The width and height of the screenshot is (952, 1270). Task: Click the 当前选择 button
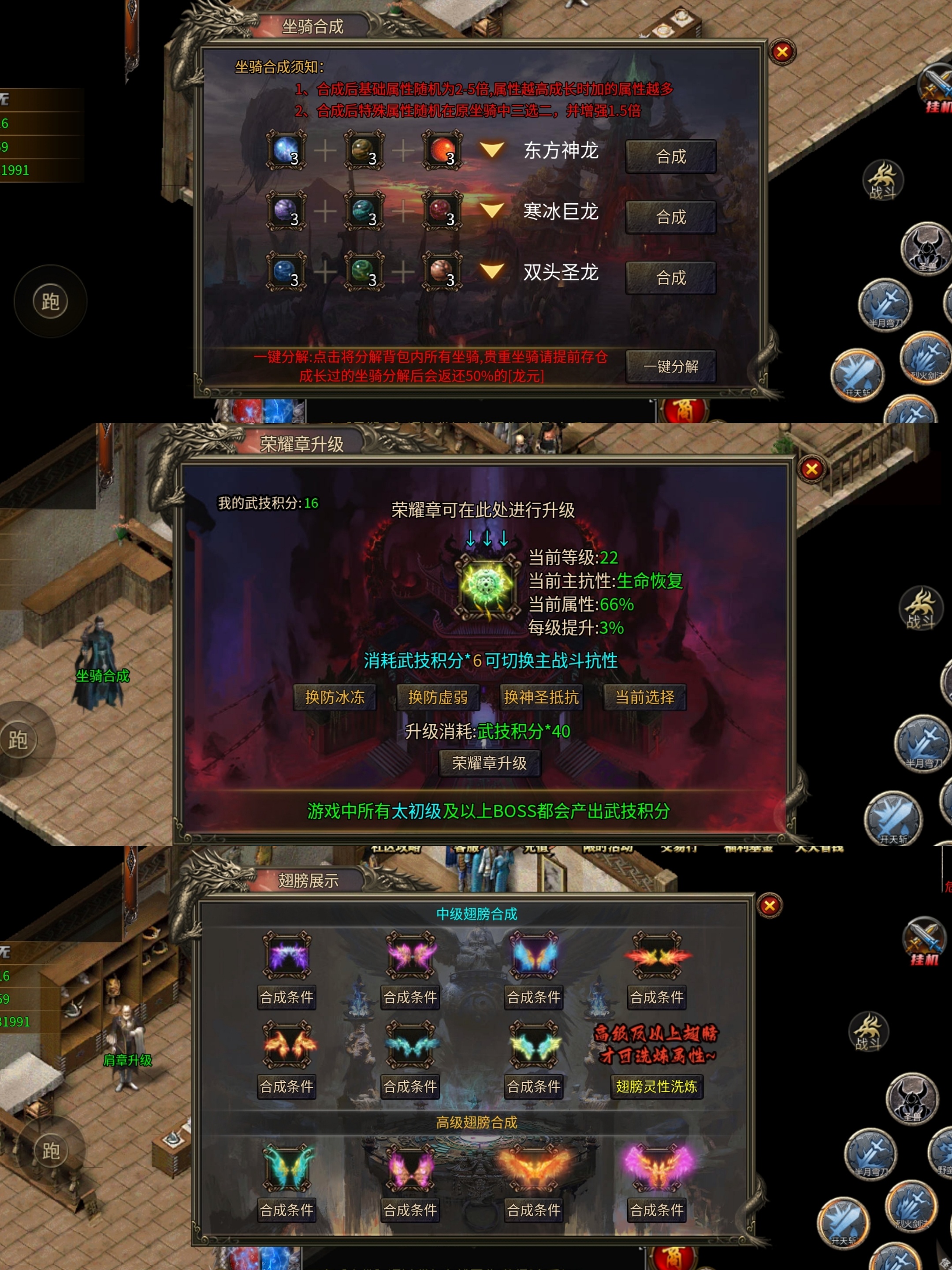pos(644,697)
